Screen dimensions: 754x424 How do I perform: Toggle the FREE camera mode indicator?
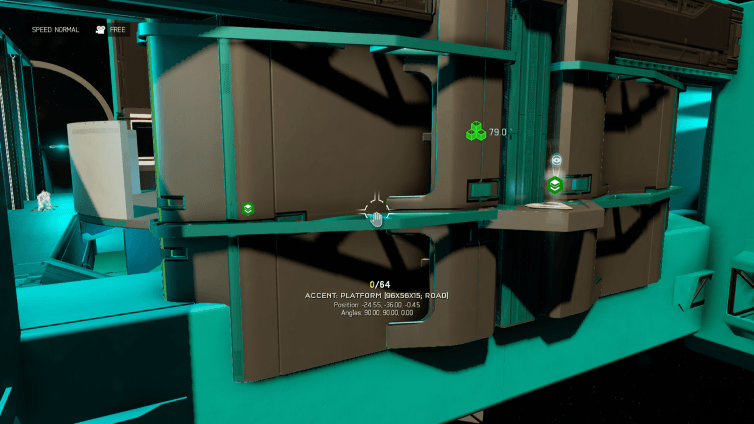pyautogui.click(x=110, y=30)
